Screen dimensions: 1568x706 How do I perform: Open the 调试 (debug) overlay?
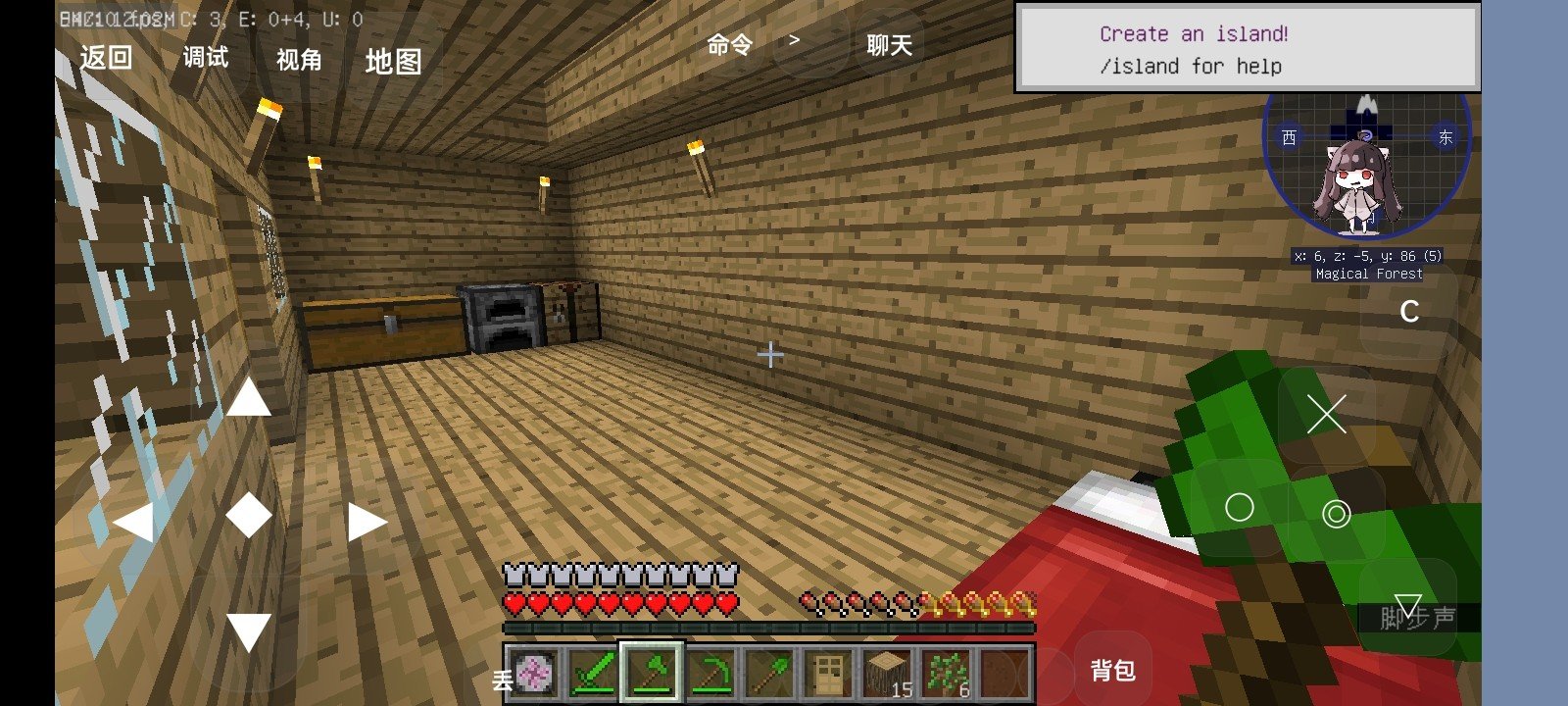pos(206,58)
